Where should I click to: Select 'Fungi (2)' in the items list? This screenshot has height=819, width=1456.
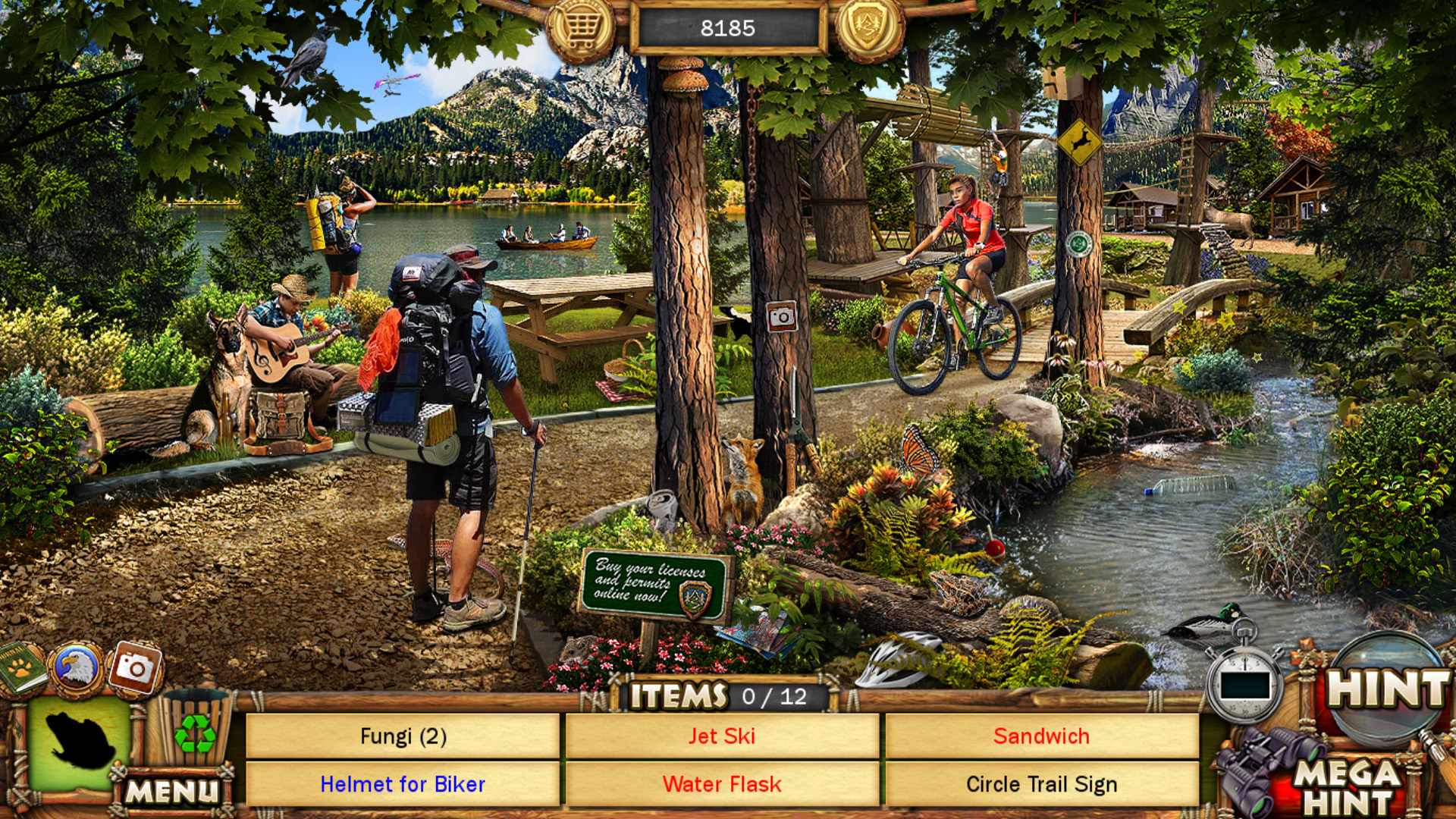point(402,736)
